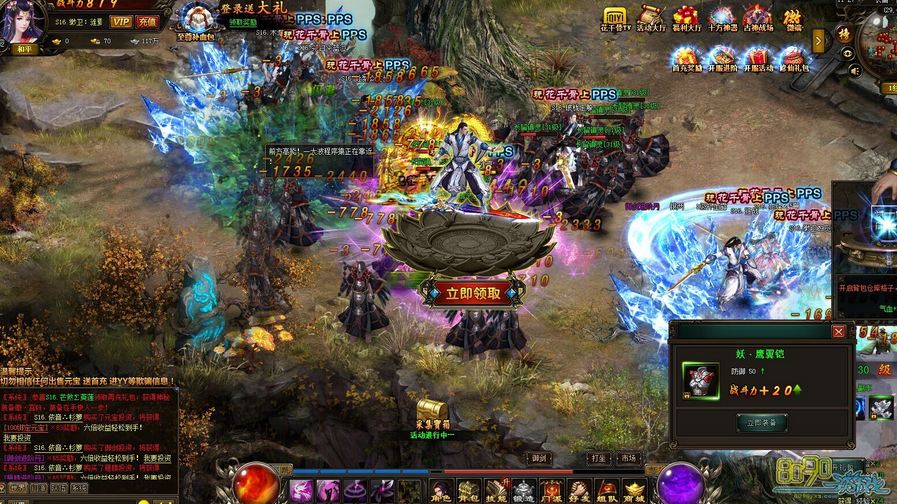The height and width of the screenshot is (504, 897).
Task: Open the 福利大厅 welfare hall gift icon
Action: point(685,17)
